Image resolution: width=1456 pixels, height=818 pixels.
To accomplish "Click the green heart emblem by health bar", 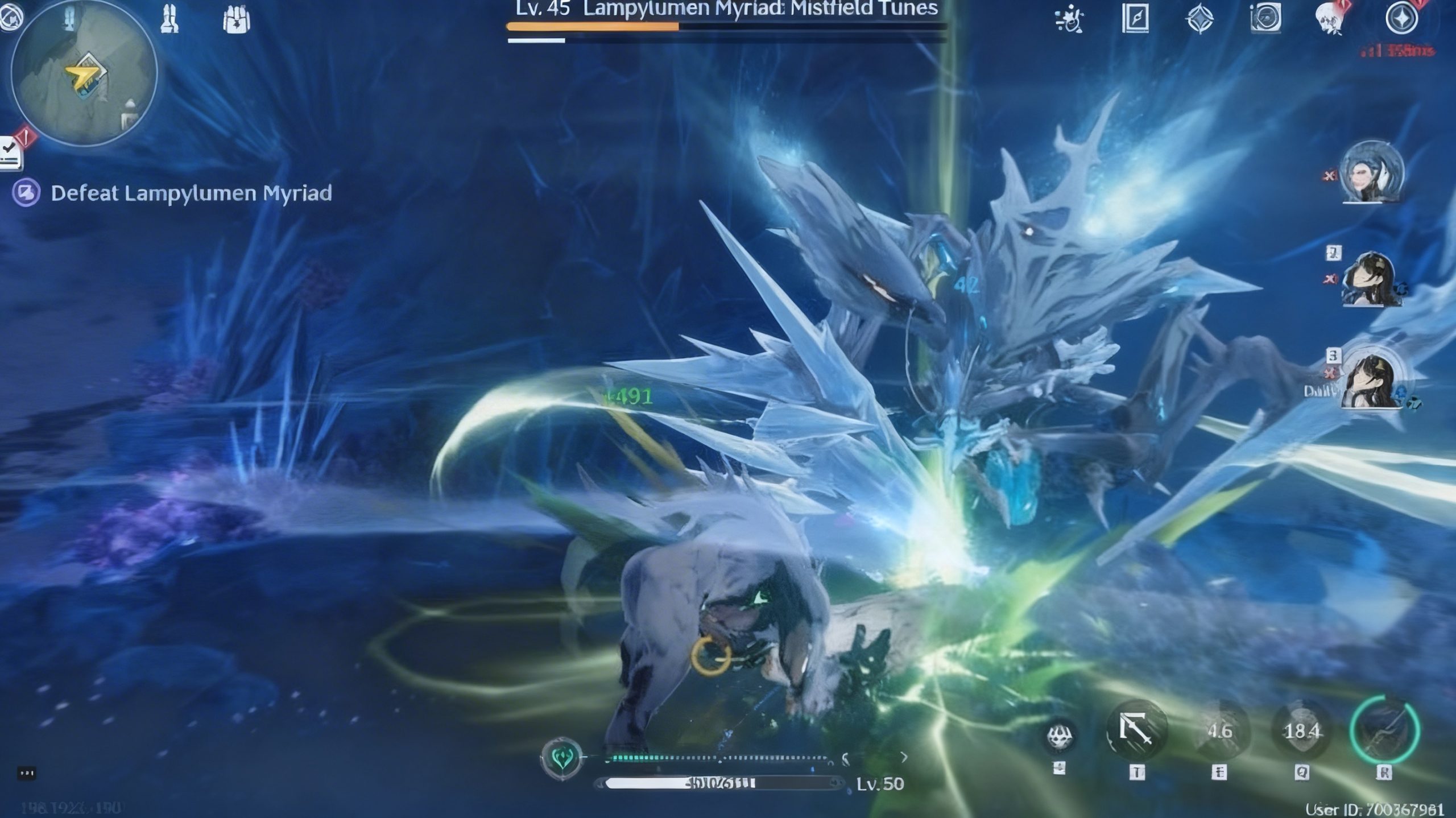I will (x=562, y=758).
